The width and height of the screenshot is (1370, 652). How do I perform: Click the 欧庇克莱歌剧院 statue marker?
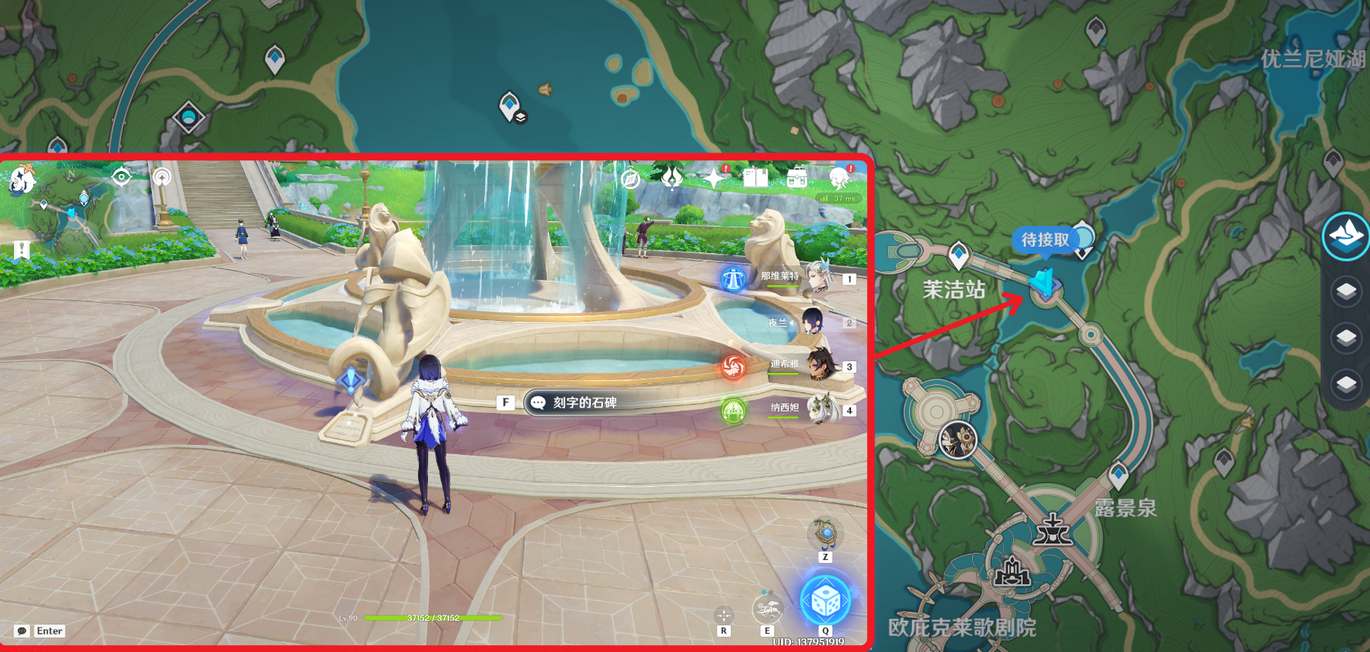[x=1012, y=570]
